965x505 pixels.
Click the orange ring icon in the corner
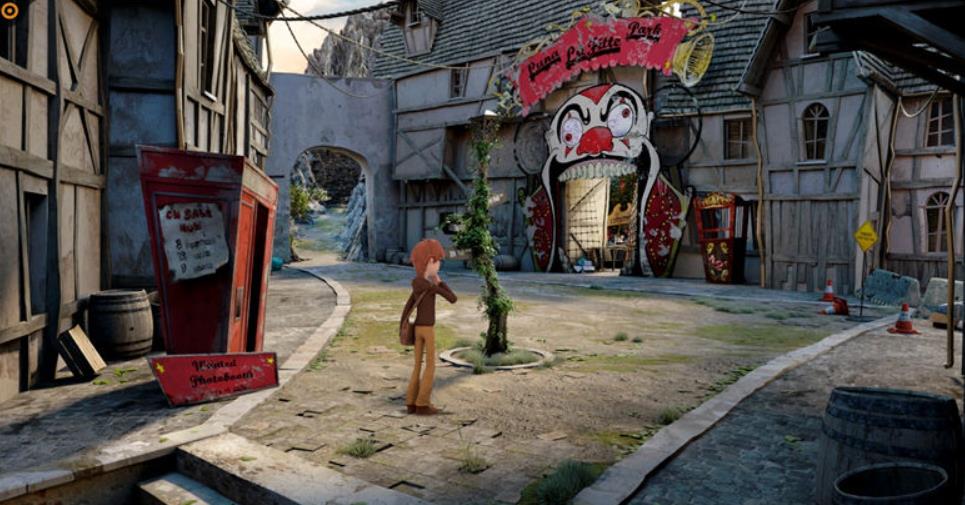click(11, 11)
